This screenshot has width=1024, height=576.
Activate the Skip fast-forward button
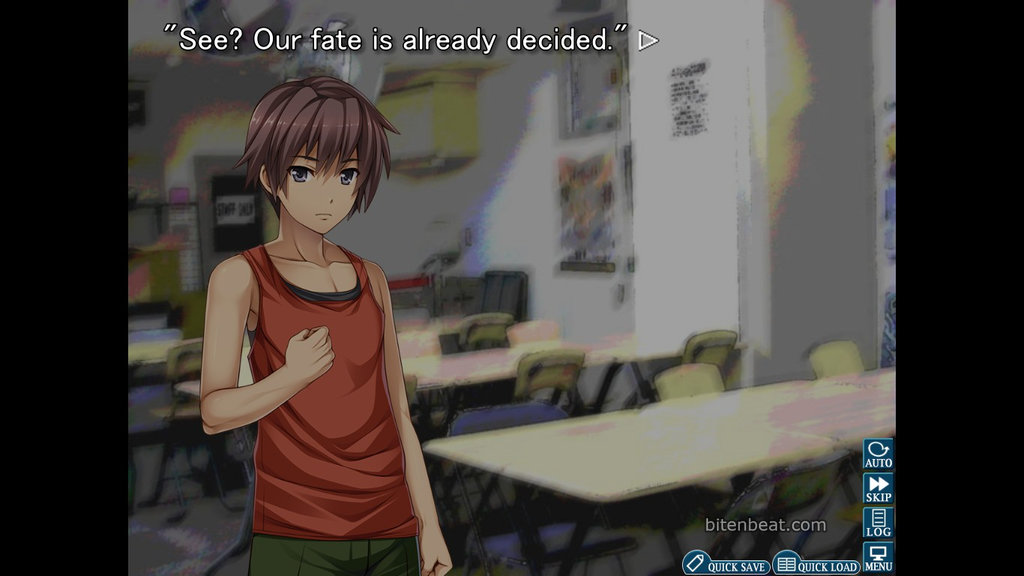(x=878, y=489)
